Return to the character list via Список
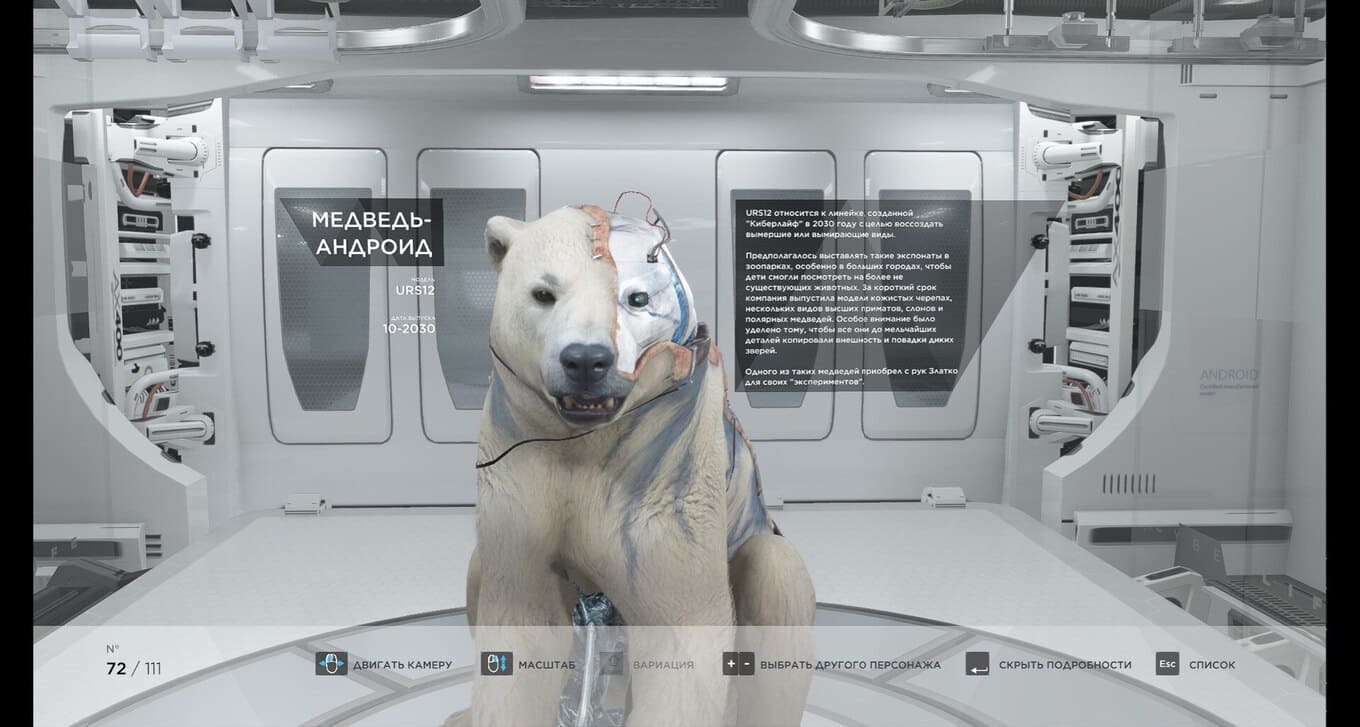The image size is (1360, 727). tap(1211, 664)
